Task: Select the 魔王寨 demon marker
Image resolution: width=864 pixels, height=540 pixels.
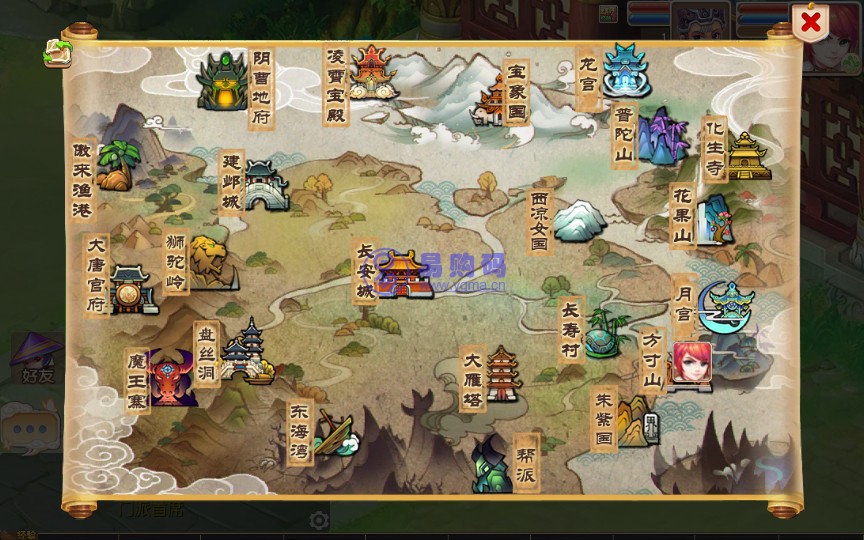Action: click(171, 378)
